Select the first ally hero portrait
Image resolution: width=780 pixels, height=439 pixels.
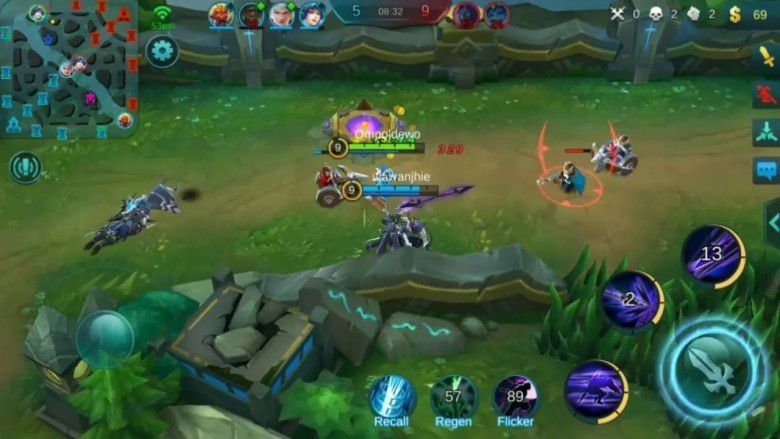coord(221,15)
